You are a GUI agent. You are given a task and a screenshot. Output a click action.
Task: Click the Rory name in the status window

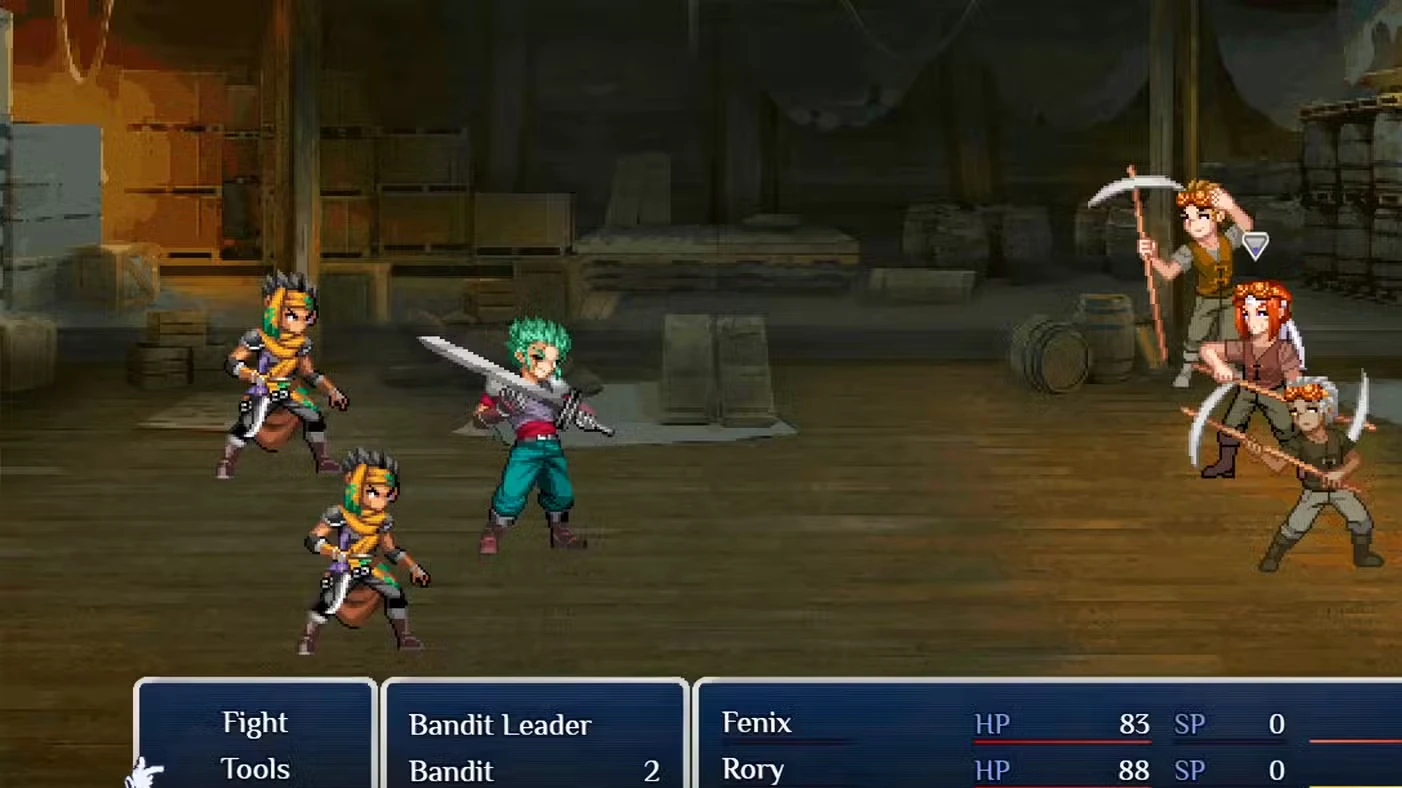coord(753,770)
